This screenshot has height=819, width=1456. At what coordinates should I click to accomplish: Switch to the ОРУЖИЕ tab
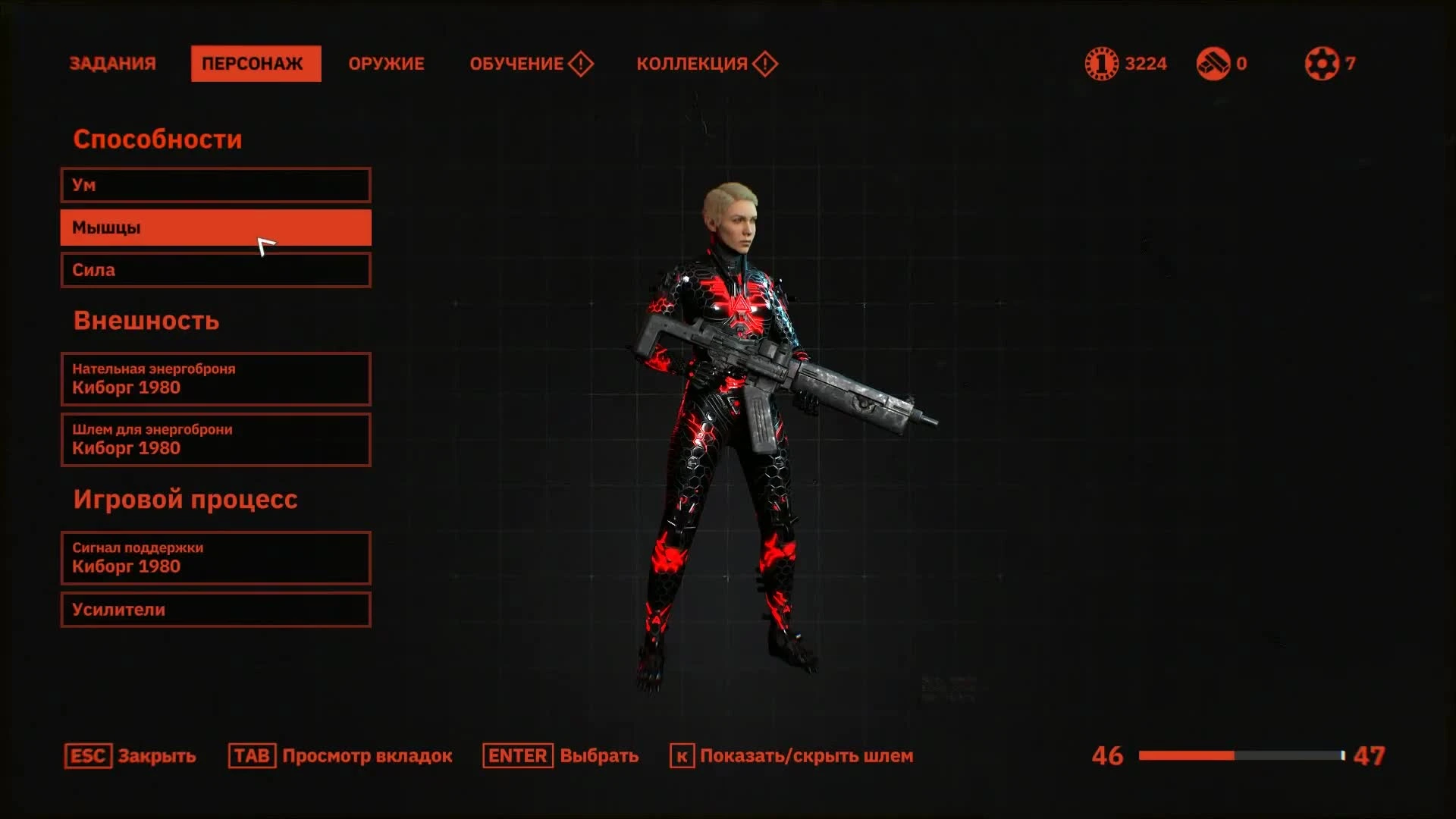pos(386,64)
